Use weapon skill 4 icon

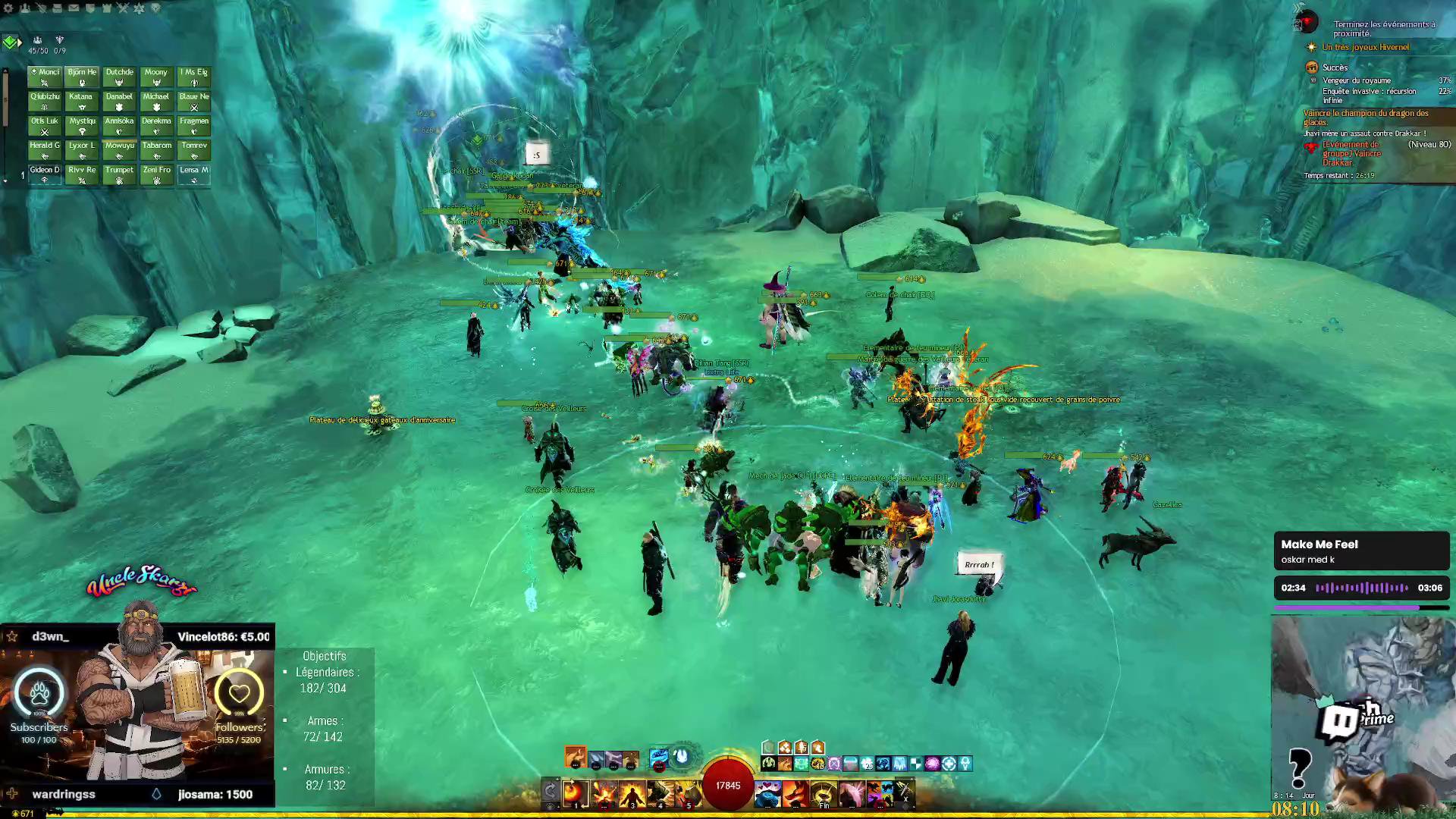point(661,793)
